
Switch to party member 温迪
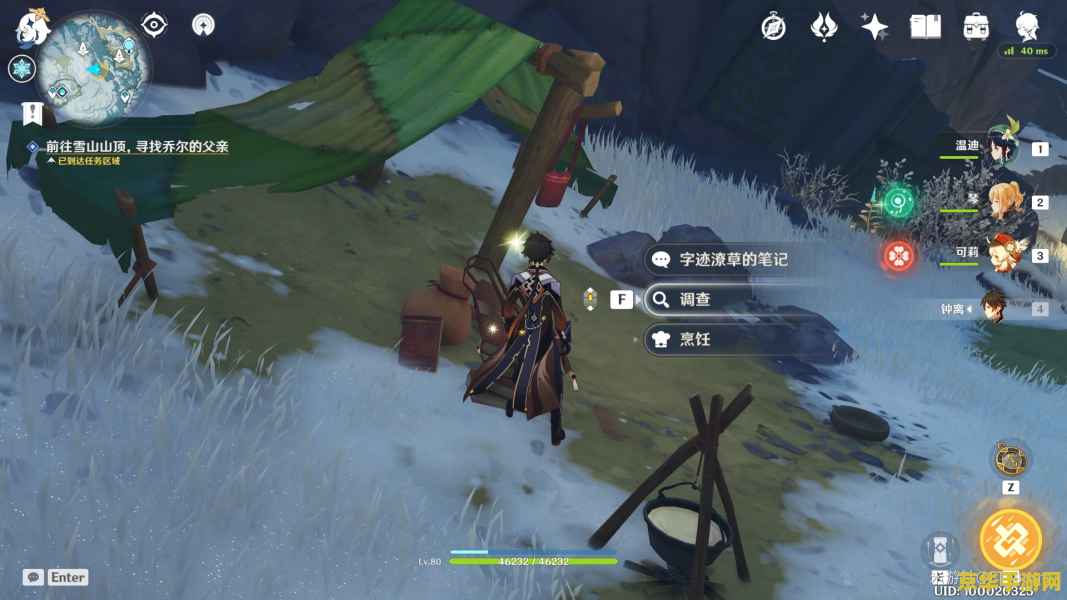tap(1000, 148)
